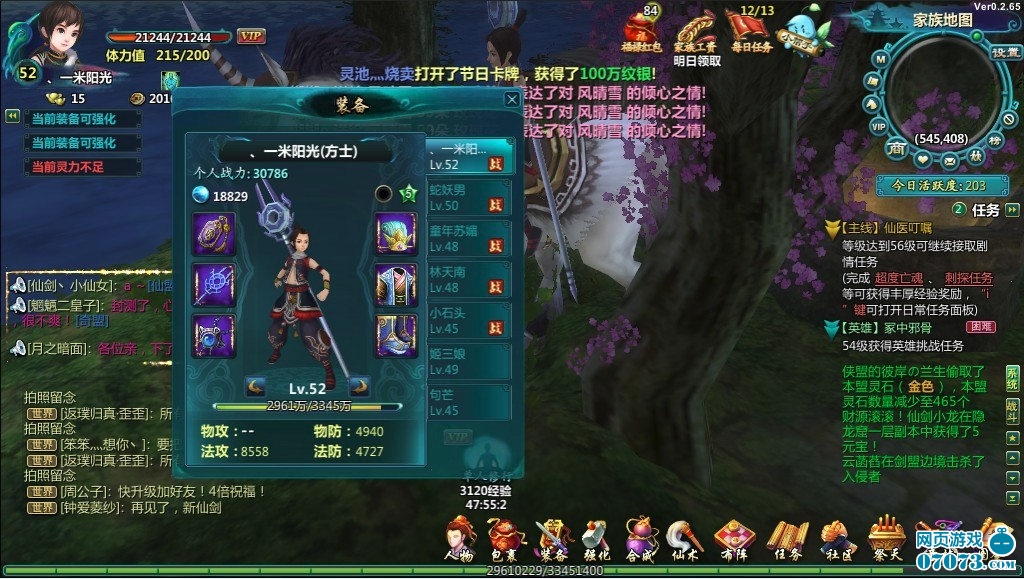The height and width of the screenshot is (579, 1024).
Task: Open the 合成 synthesis gourd menu
Action: (x=640, y=541)
